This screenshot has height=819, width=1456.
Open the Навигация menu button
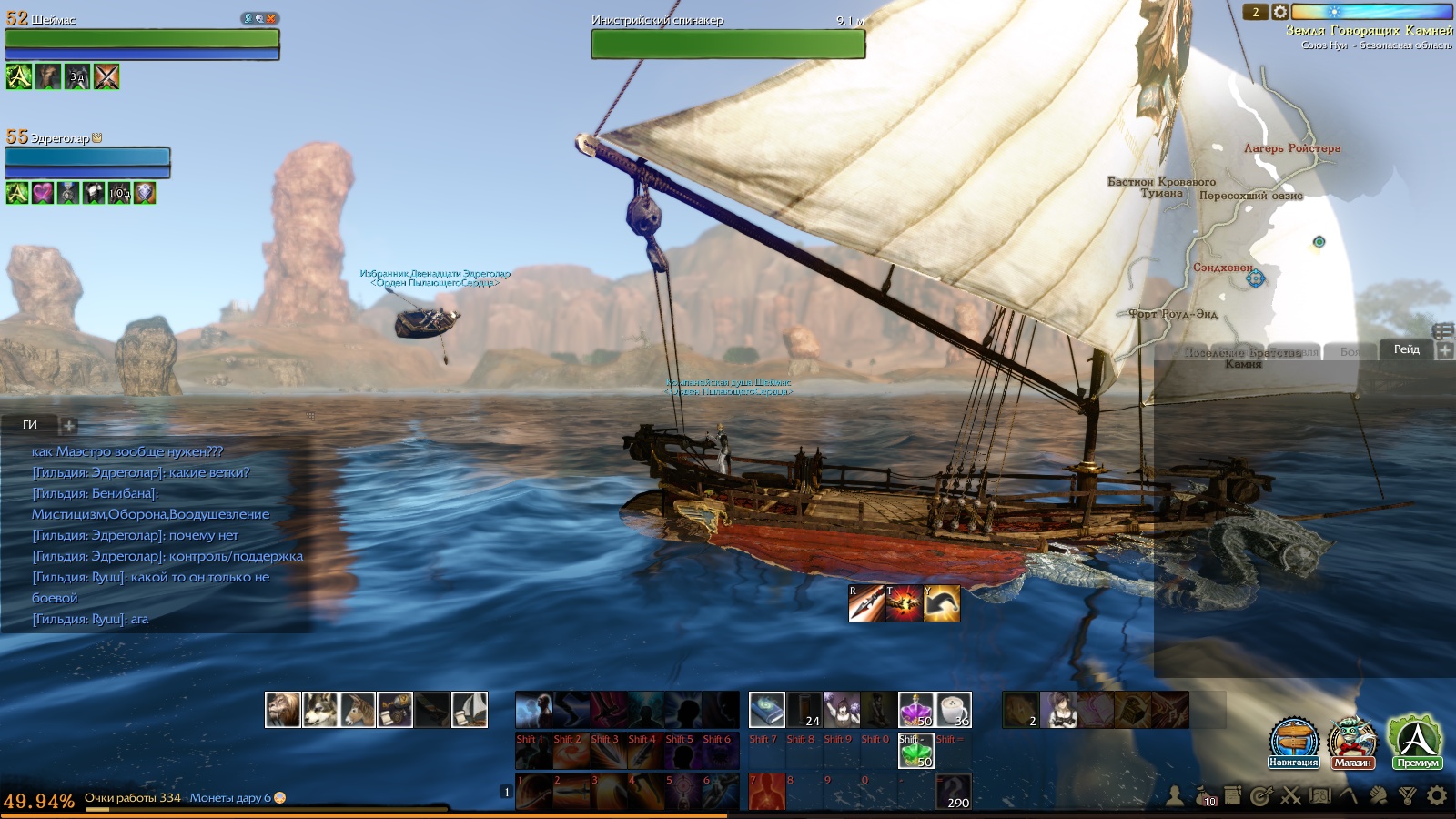pyautogui.click(x=1294, y=741)
